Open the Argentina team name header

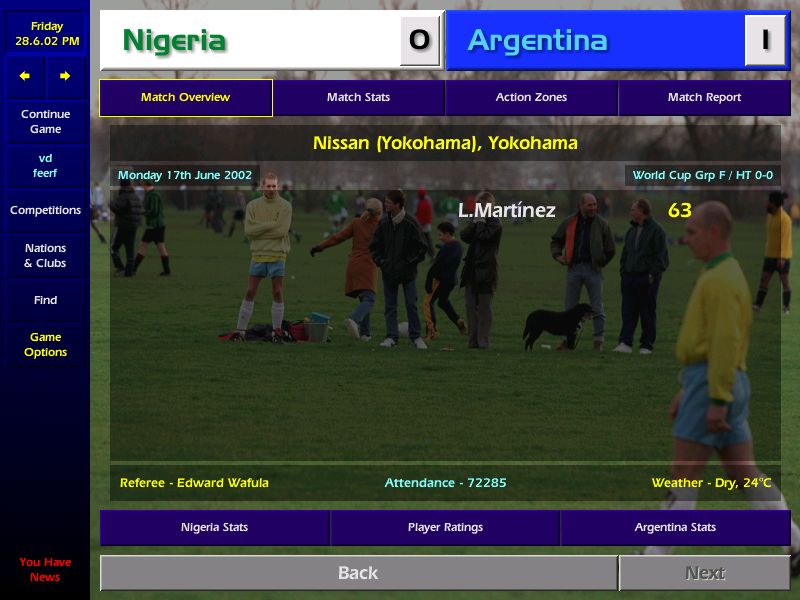click(x=537, y=41)
